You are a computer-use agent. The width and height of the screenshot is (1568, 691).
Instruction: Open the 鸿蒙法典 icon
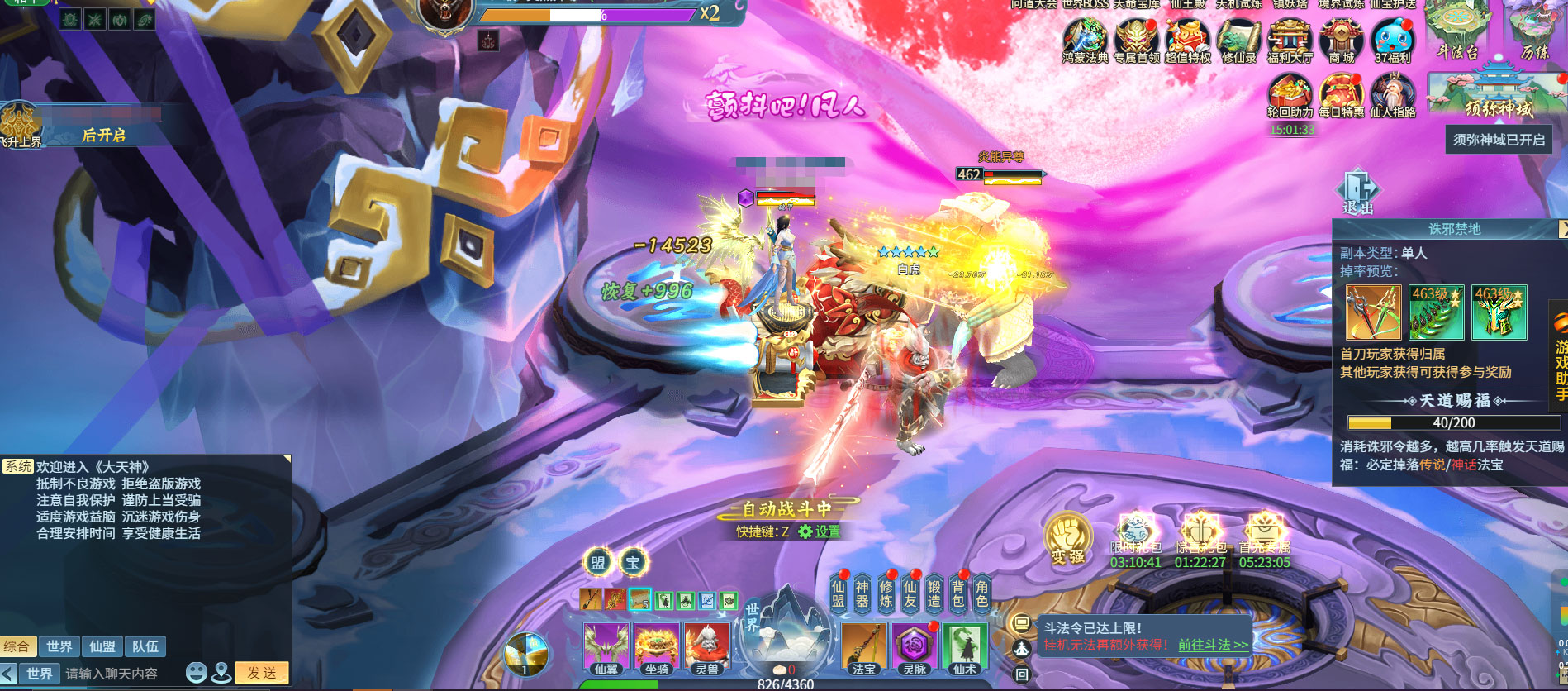coord(1085,41)
